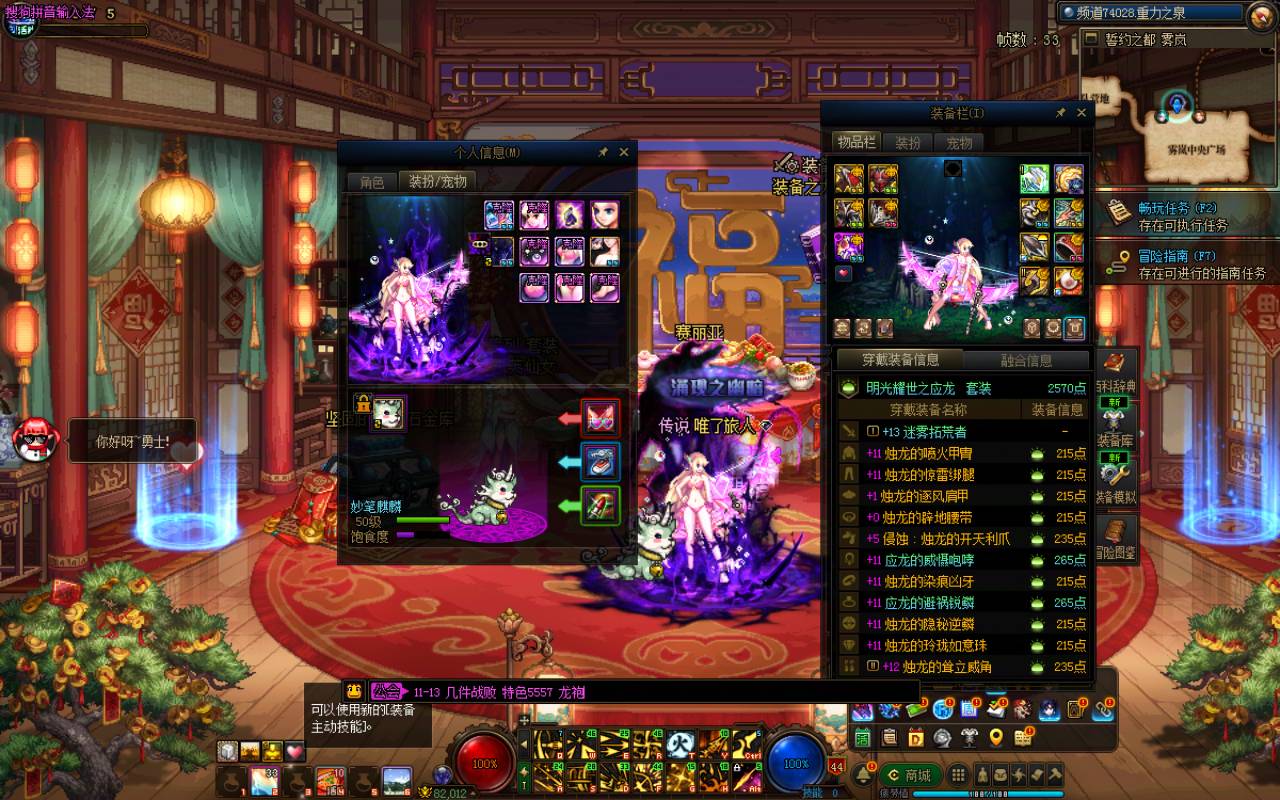Click the red pet equipment slot icon
The height and width of the screenshot is (800, 1280).
coord(601,418)
